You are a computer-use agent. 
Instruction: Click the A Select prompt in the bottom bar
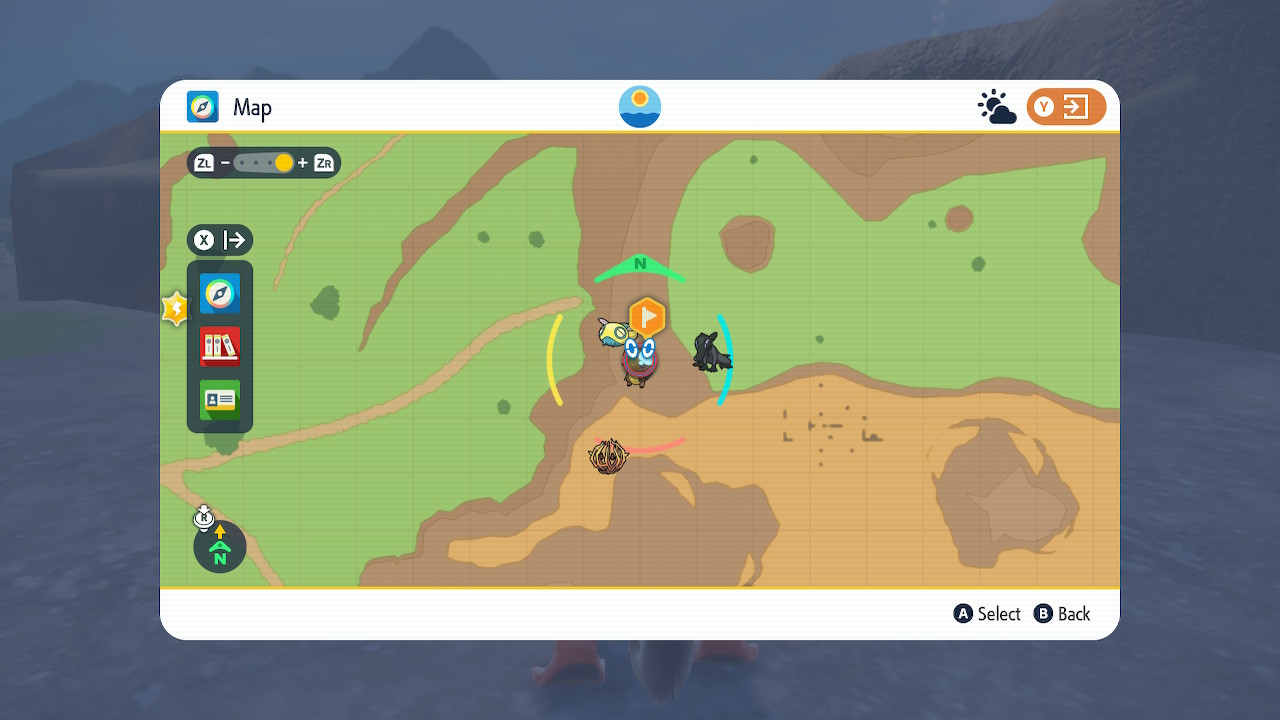pyautogui.click(x=987, y=613)
